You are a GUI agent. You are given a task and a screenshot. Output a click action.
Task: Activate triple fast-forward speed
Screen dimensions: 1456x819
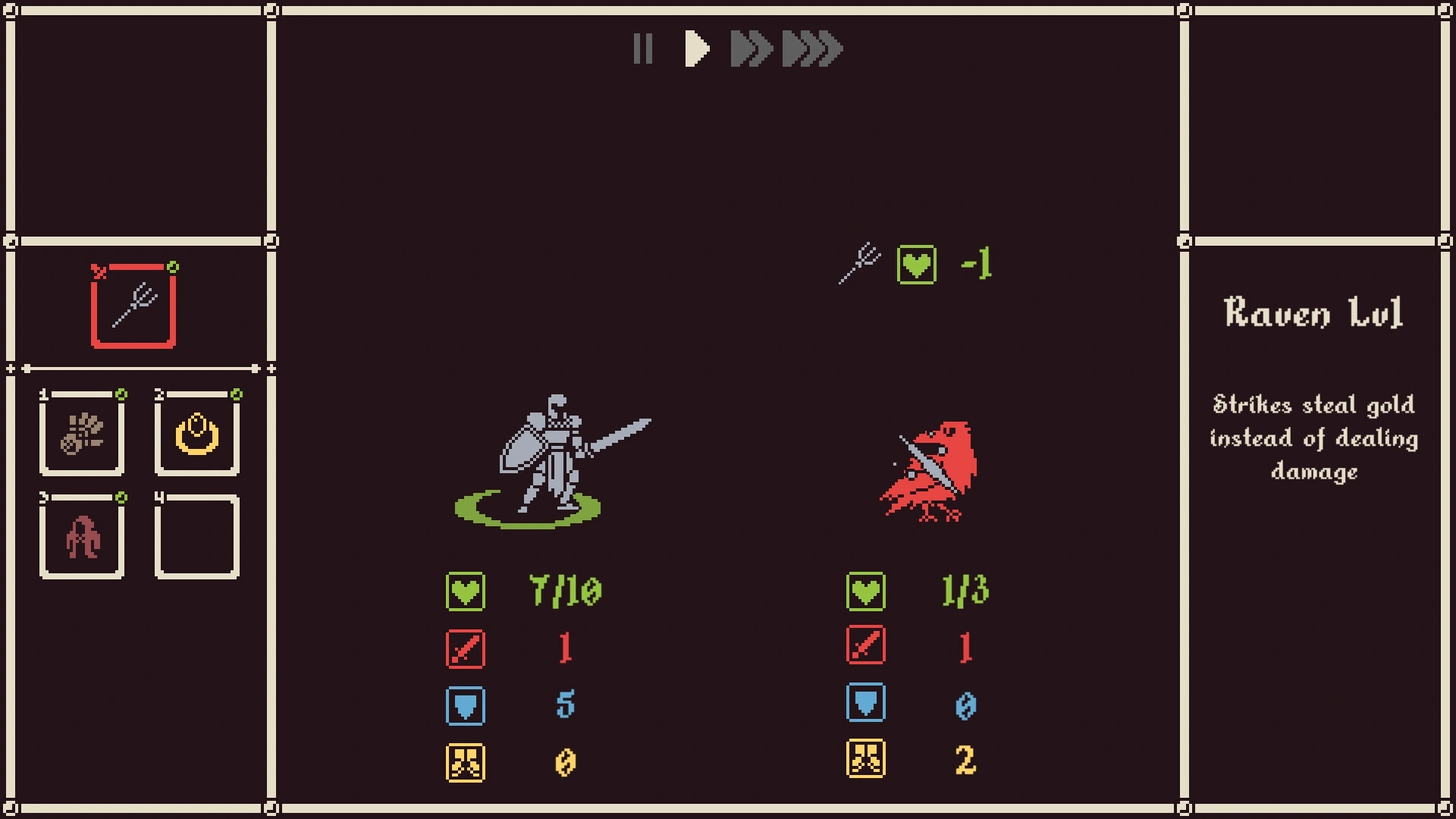pyautogui.click(x=812, y=49)
